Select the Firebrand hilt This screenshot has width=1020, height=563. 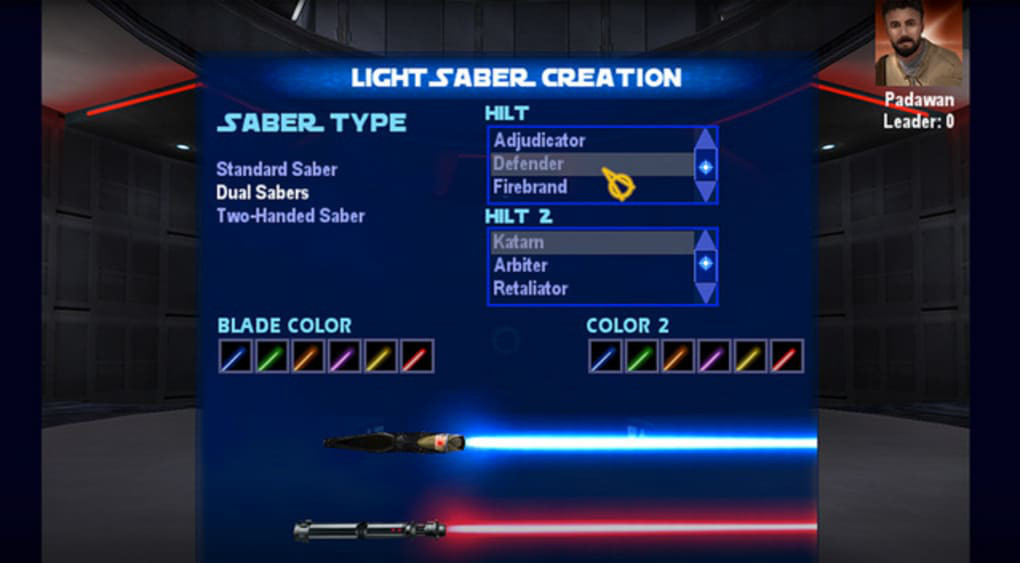point(530,187)
